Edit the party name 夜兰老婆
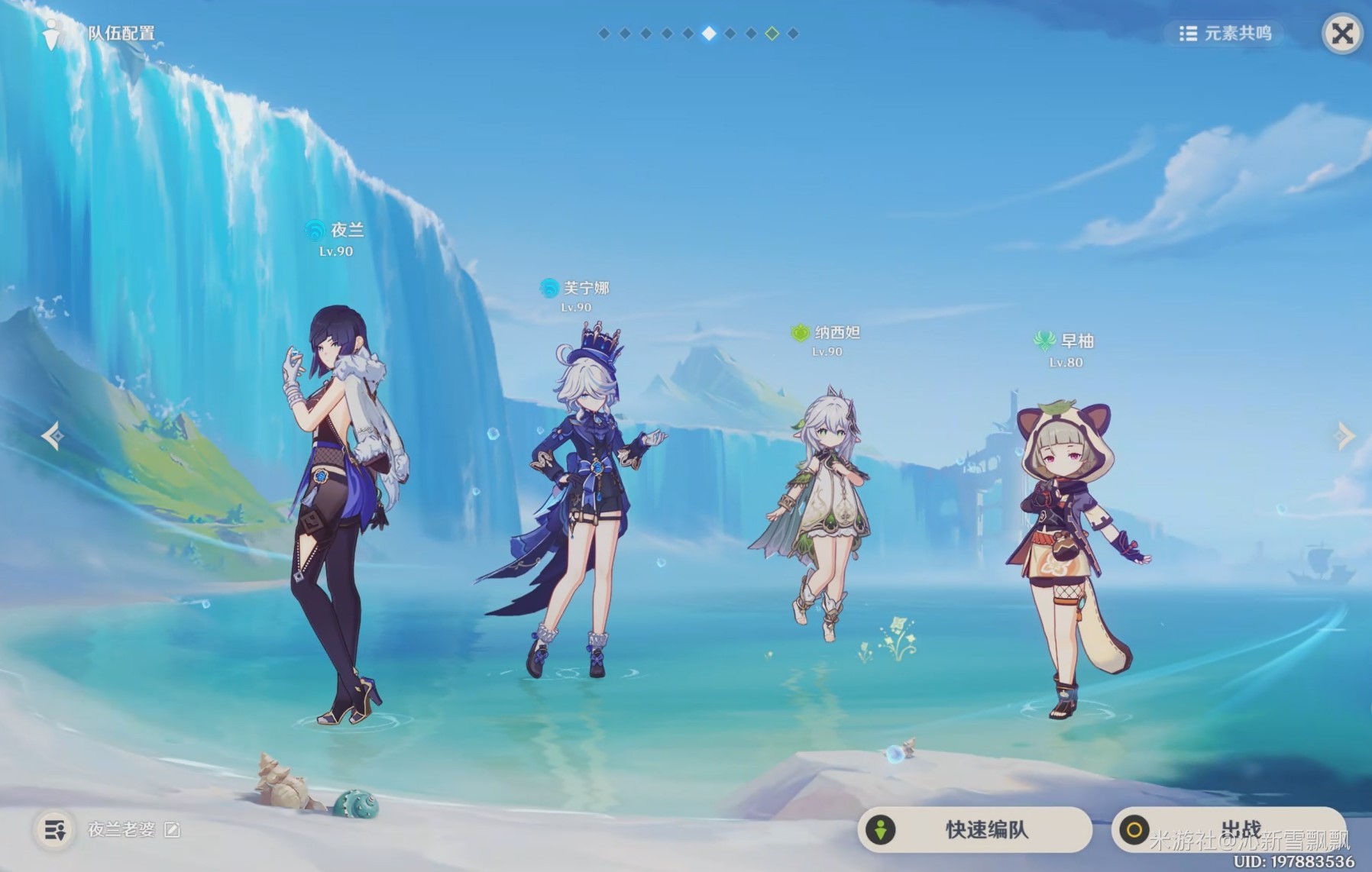 (x=173, y=830)
